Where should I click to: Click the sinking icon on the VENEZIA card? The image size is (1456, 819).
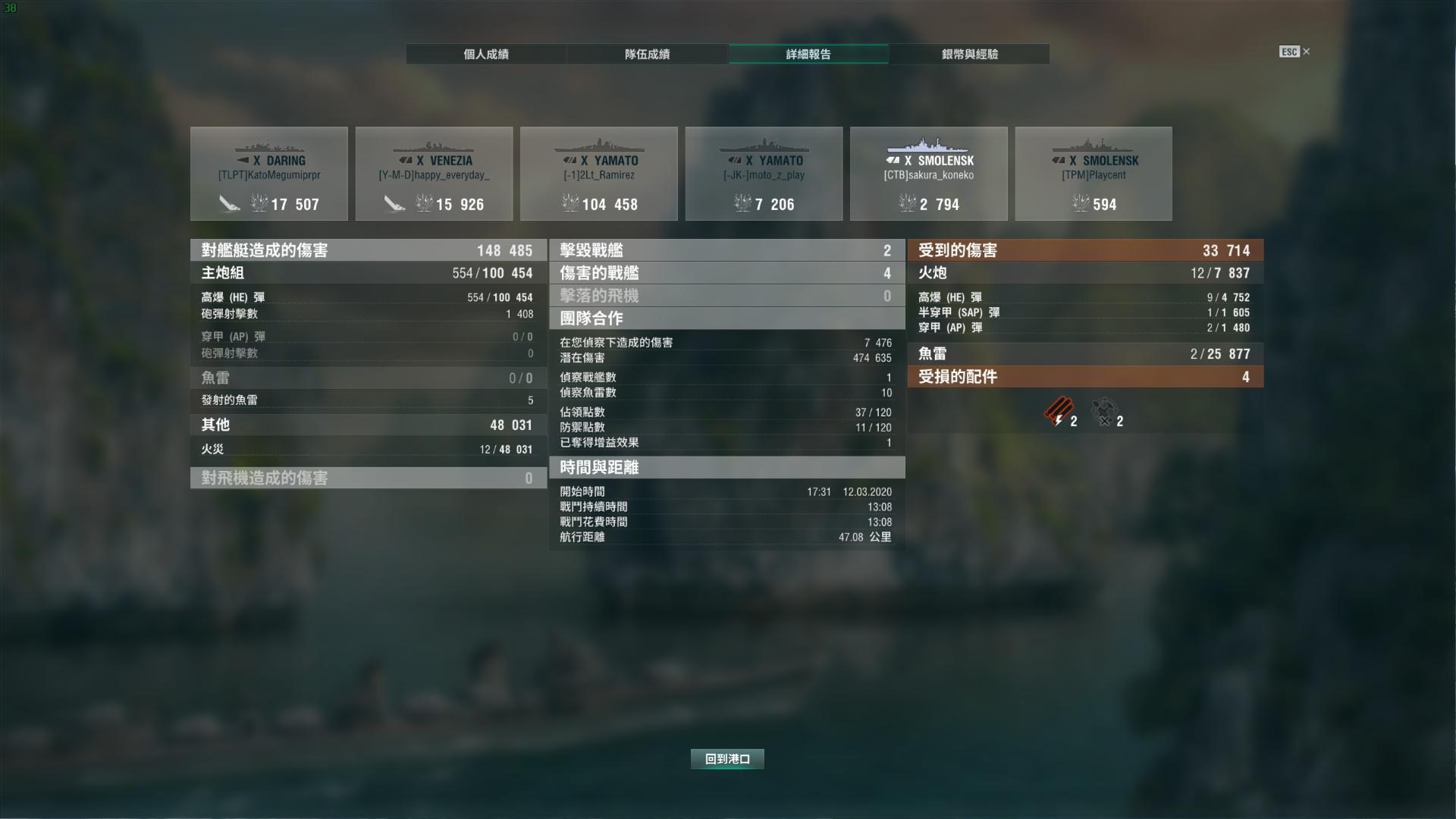[x=394, y=203]
